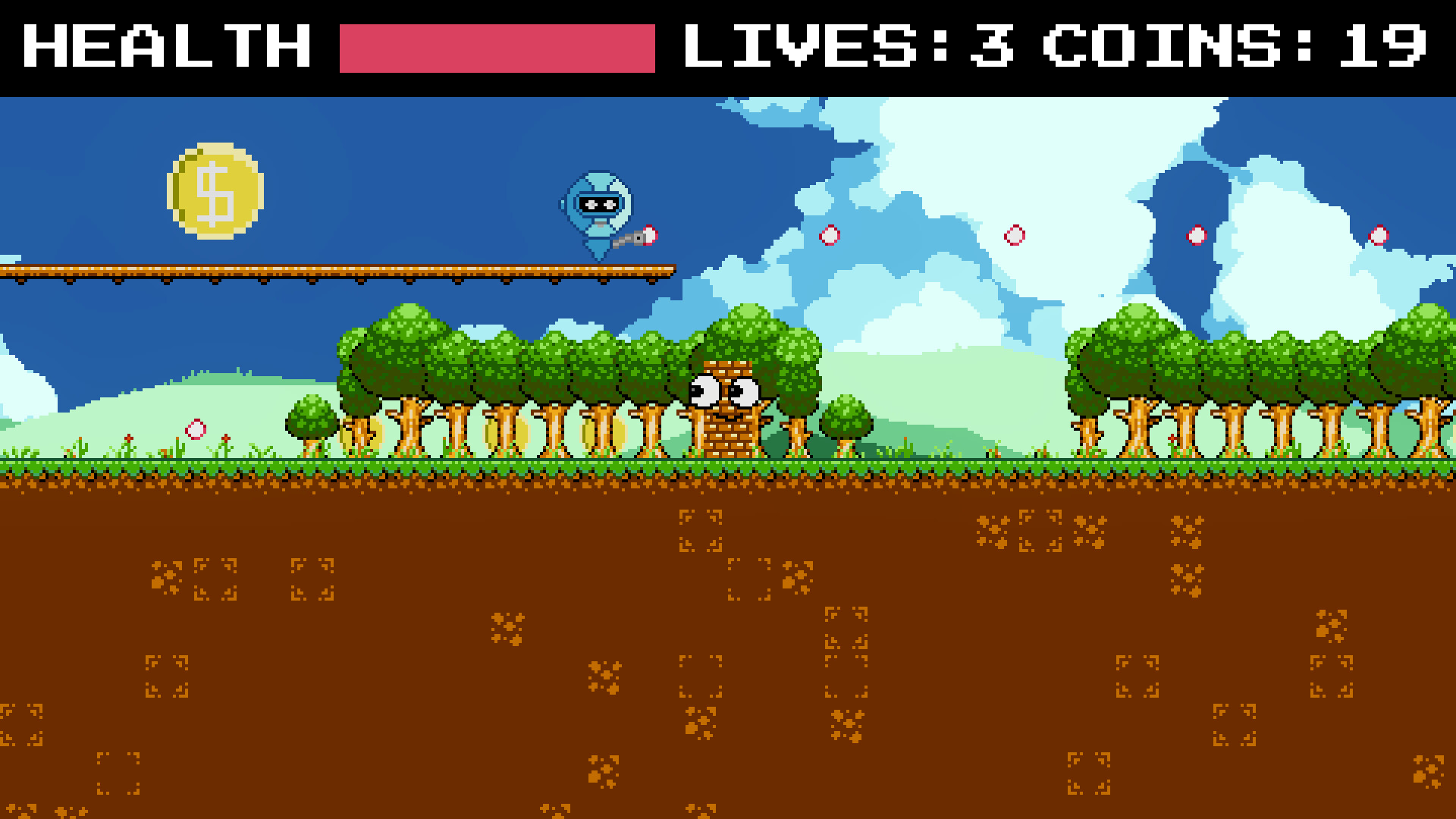1456x819 pixels.
Task: Click the pink gem beside the robot
Action: pyautogui.click(x=649, y=235)
